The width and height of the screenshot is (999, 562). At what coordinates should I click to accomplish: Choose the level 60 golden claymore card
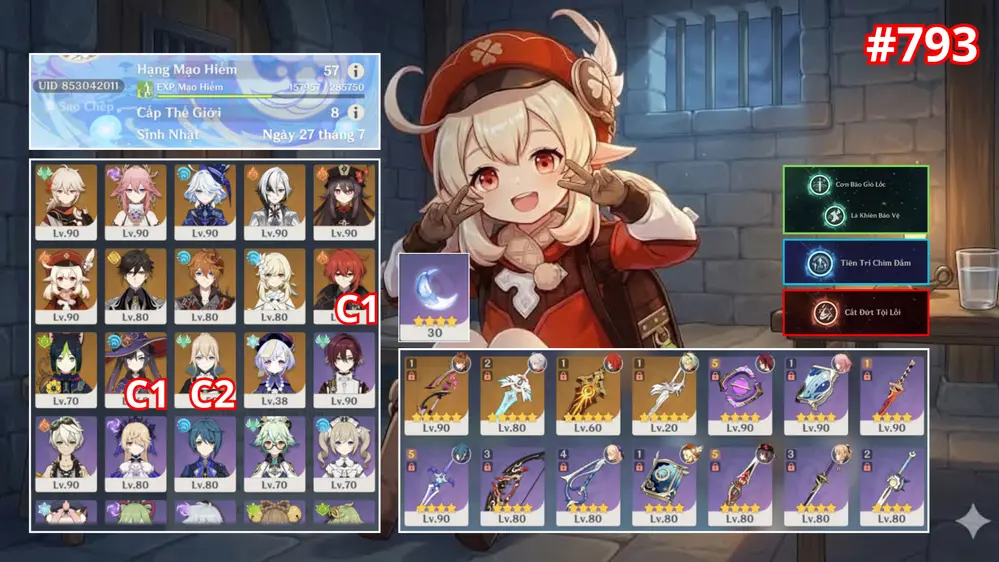tap(587, 391)
